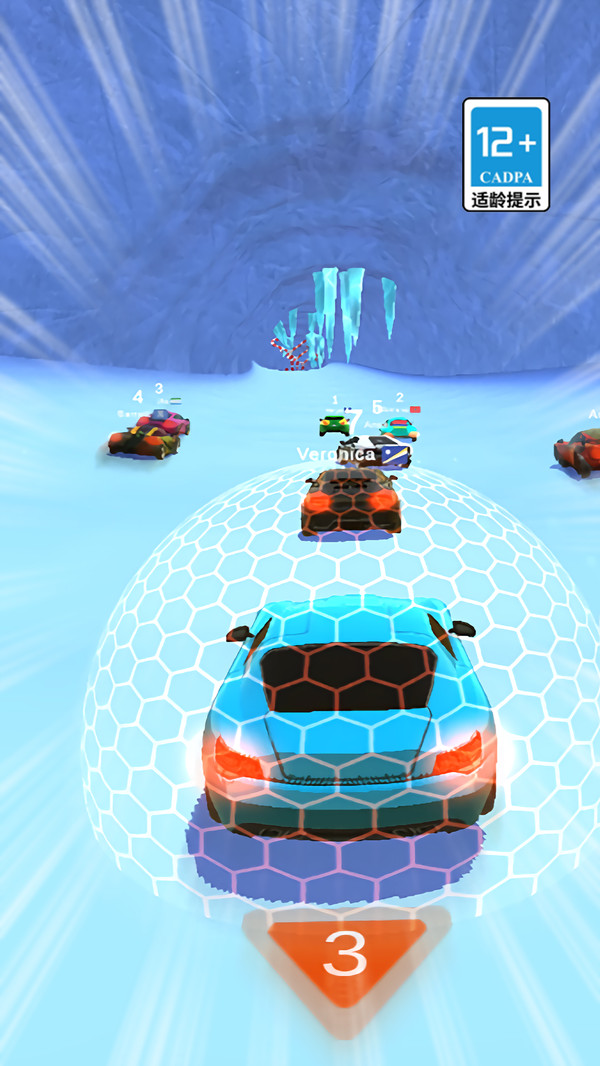Open the CADPA 12+ age rating notice

[x=506, y=154]
